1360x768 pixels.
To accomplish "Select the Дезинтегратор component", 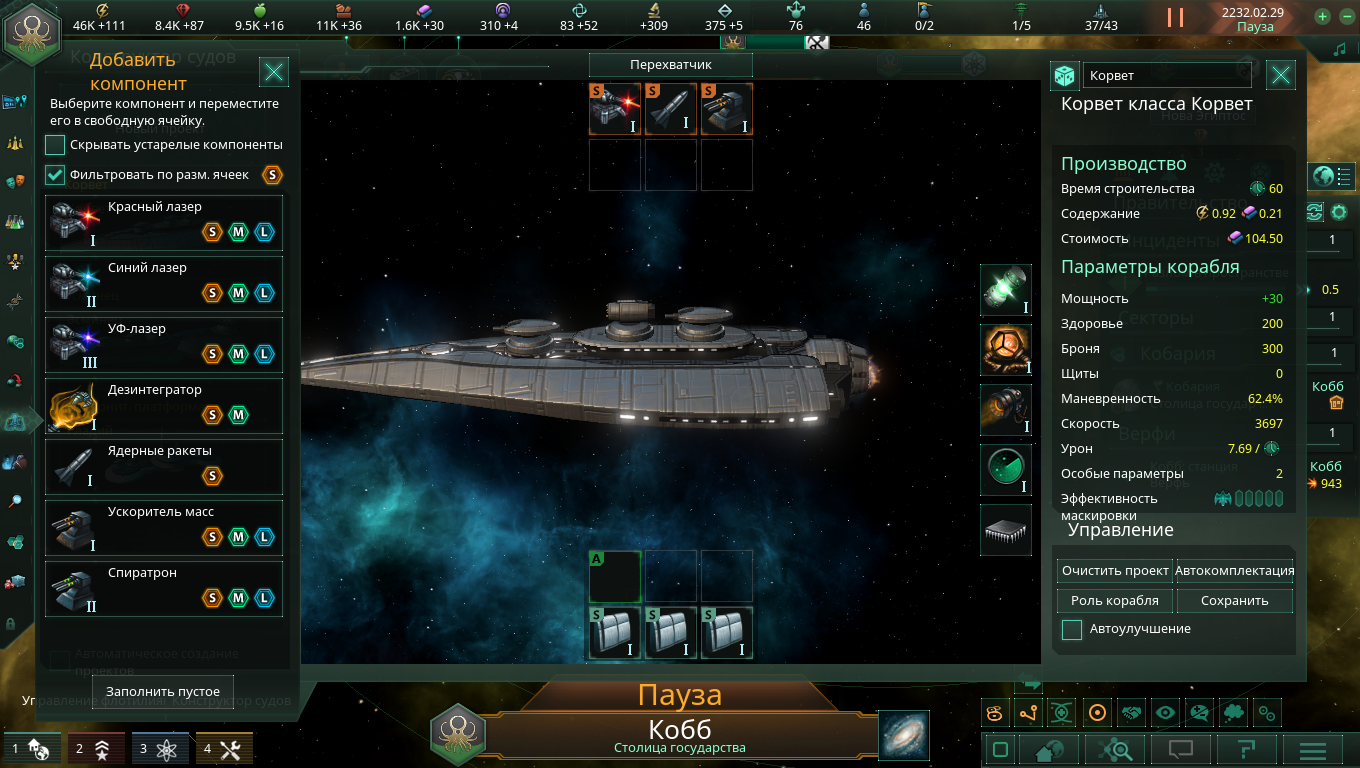I will tap(164, 406).
